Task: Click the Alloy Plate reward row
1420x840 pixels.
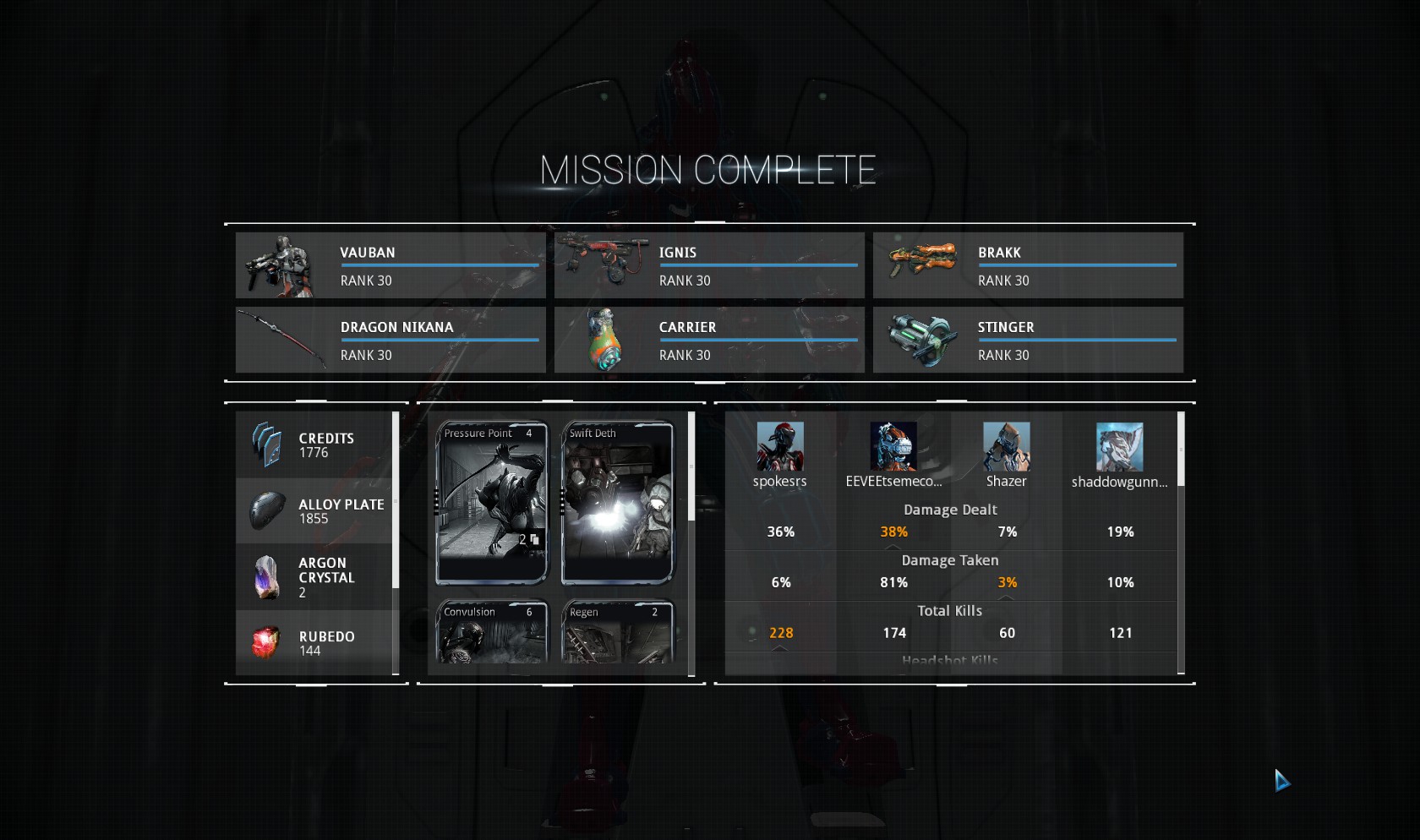Action: coord(314,510)
